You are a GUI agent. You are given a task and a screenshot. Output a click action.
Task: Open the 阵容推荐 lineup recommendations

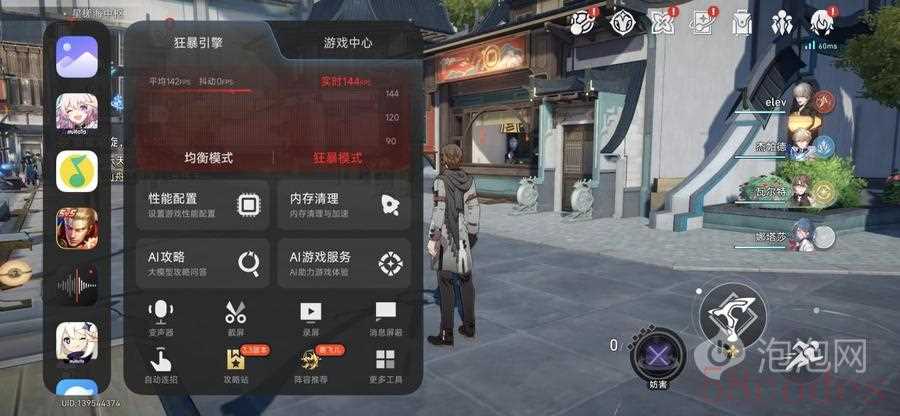pos(311,366)
